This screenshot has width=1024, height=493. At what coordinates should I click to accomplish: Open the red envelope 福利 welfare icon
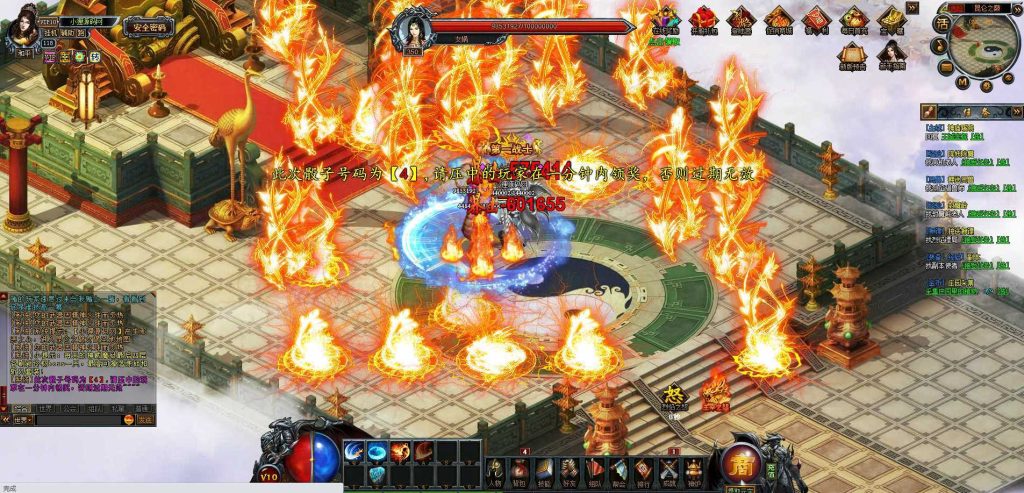pos(816,19)
